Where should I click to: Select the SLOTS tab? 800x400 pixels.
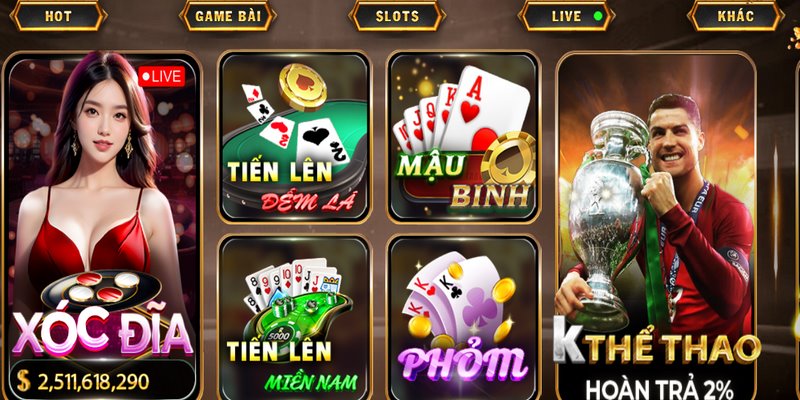click(x=397, y=16)
